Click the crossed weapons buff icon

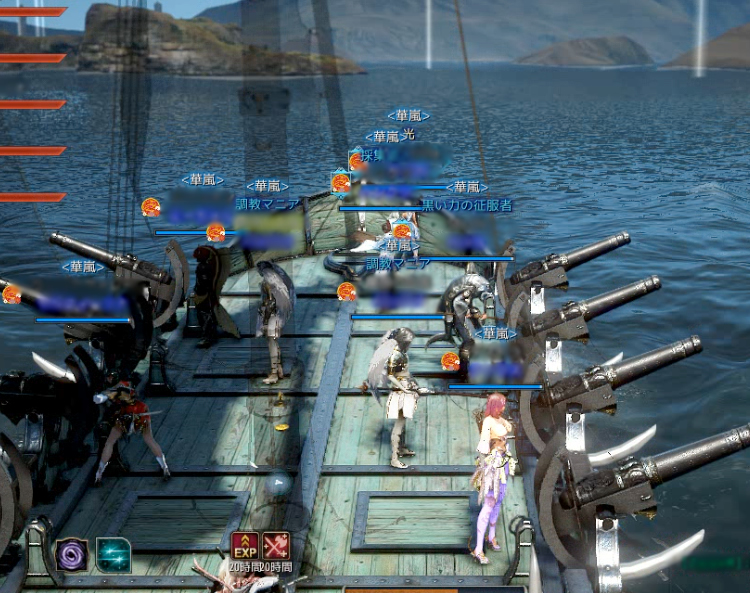point(276,546)
